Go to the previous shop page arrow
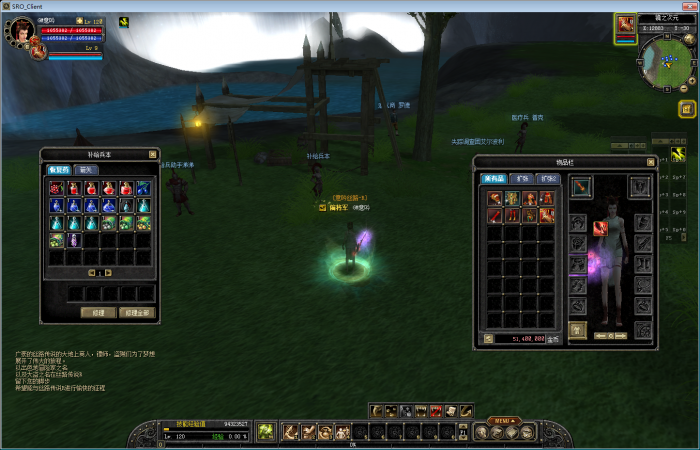700x450 pixels. [x=91, y=273]
